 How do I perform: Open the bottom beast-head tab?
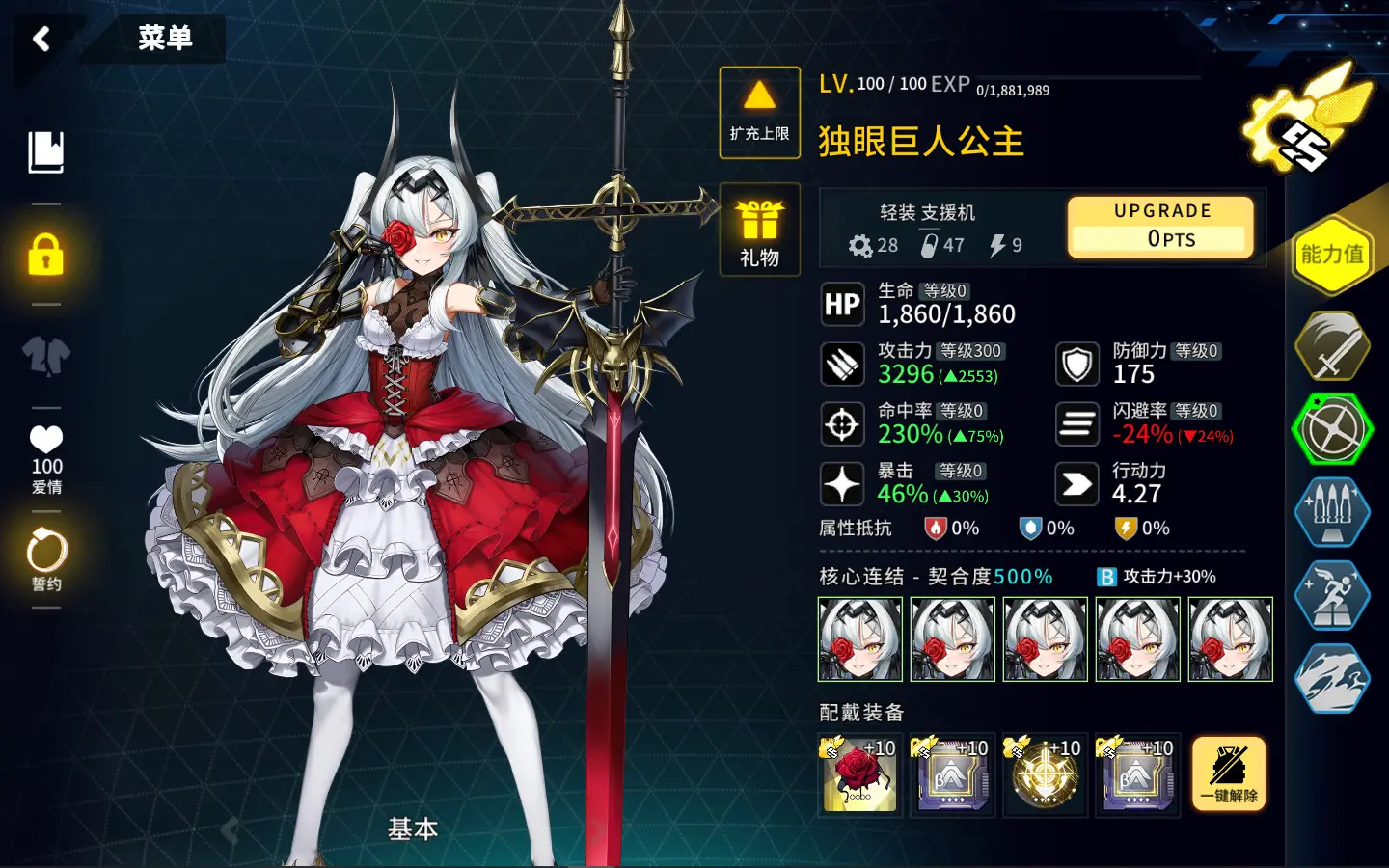click(x=1332, y=678)
